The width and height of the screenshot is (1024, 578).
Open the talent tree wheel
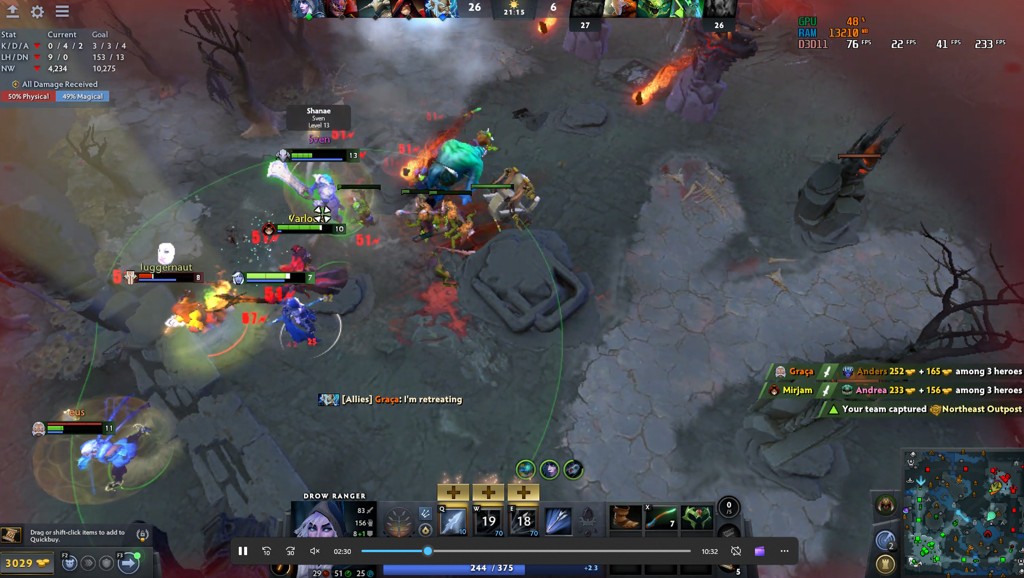click(400, 521)
